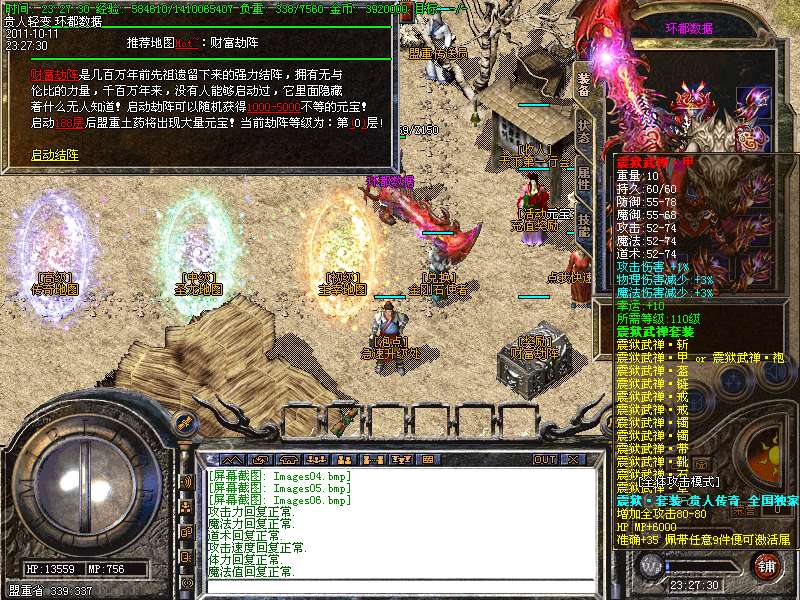Click the top sound-wave chat channel button
The height and width of the screenshot is (600, 800).
pyautogui.click(x=185, y=481)
